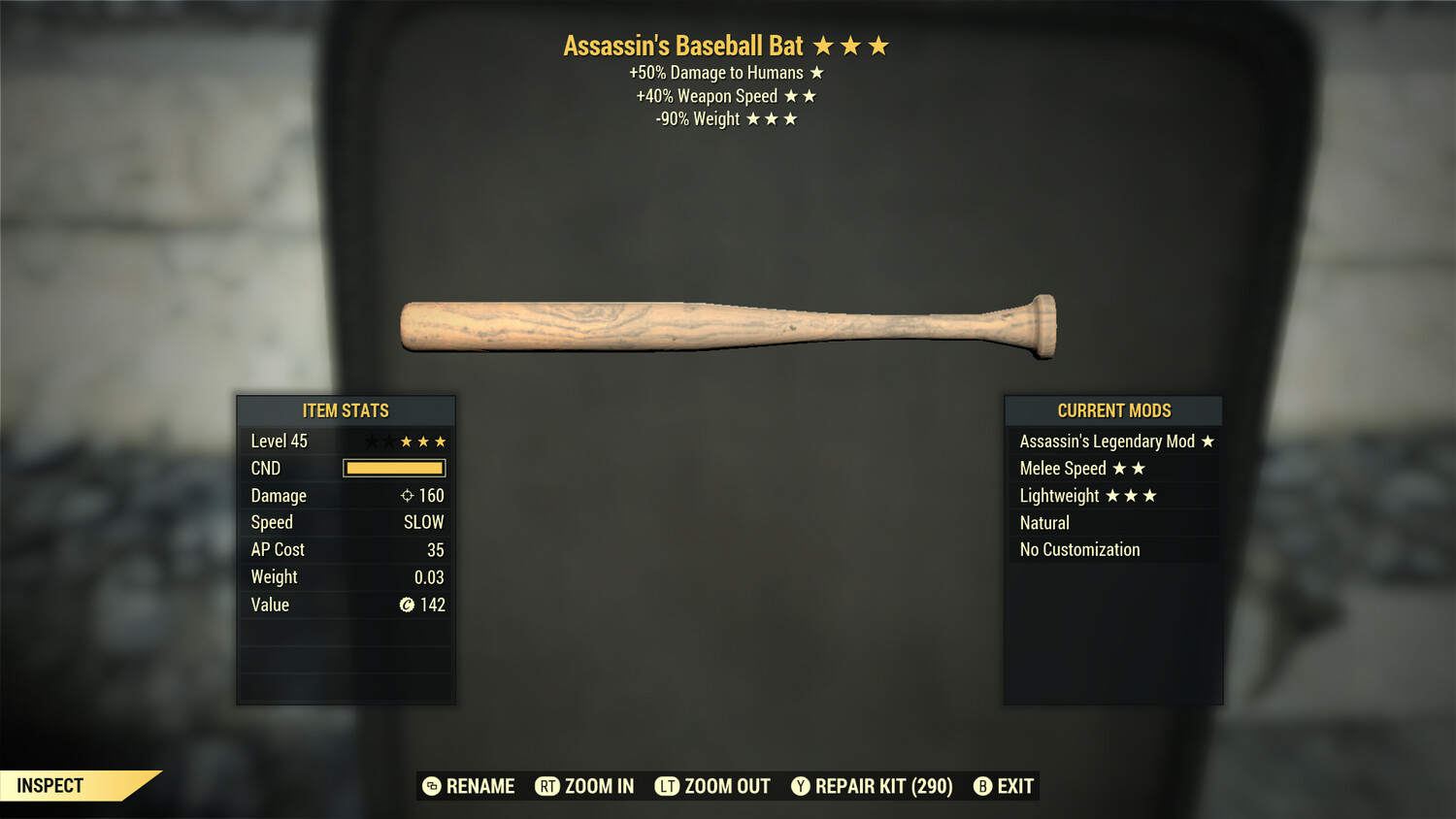1456x819 pixels.
Task: Click the EXIT button
Action: pos(1013,786)
